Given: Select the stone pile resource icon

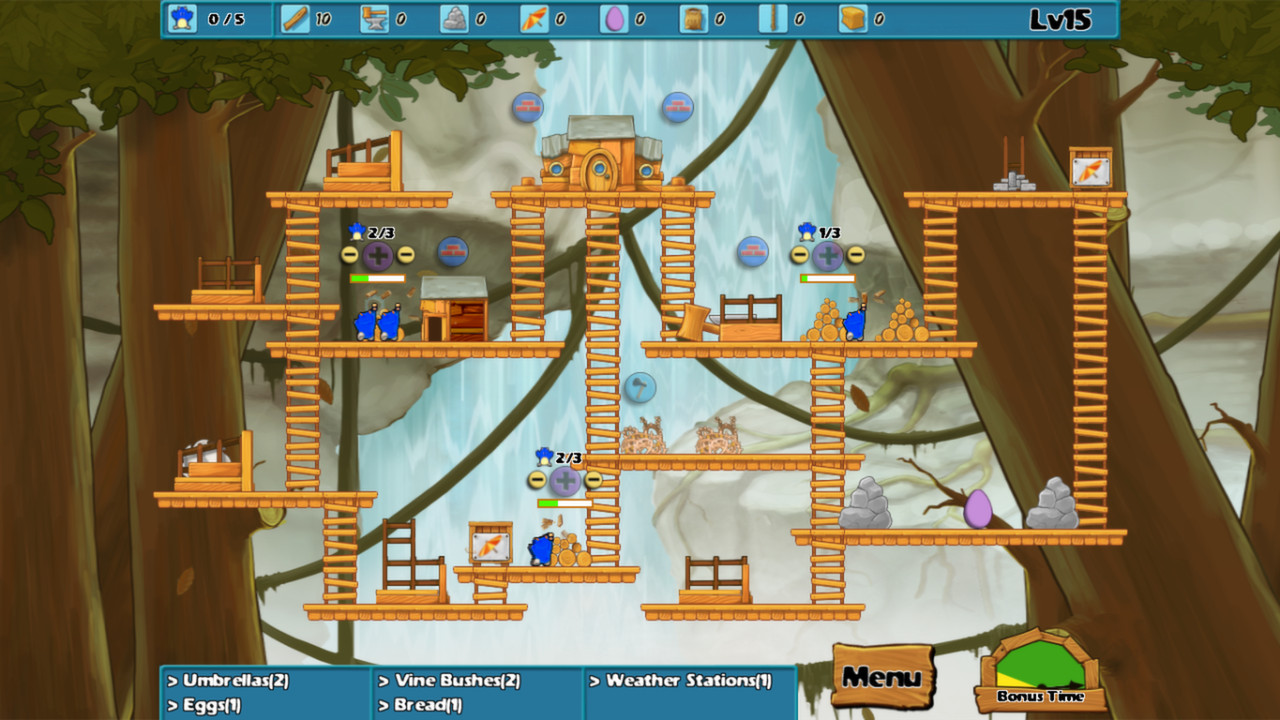Looking at the screenshot, I should pyautogui.click(x=453, y=17).
